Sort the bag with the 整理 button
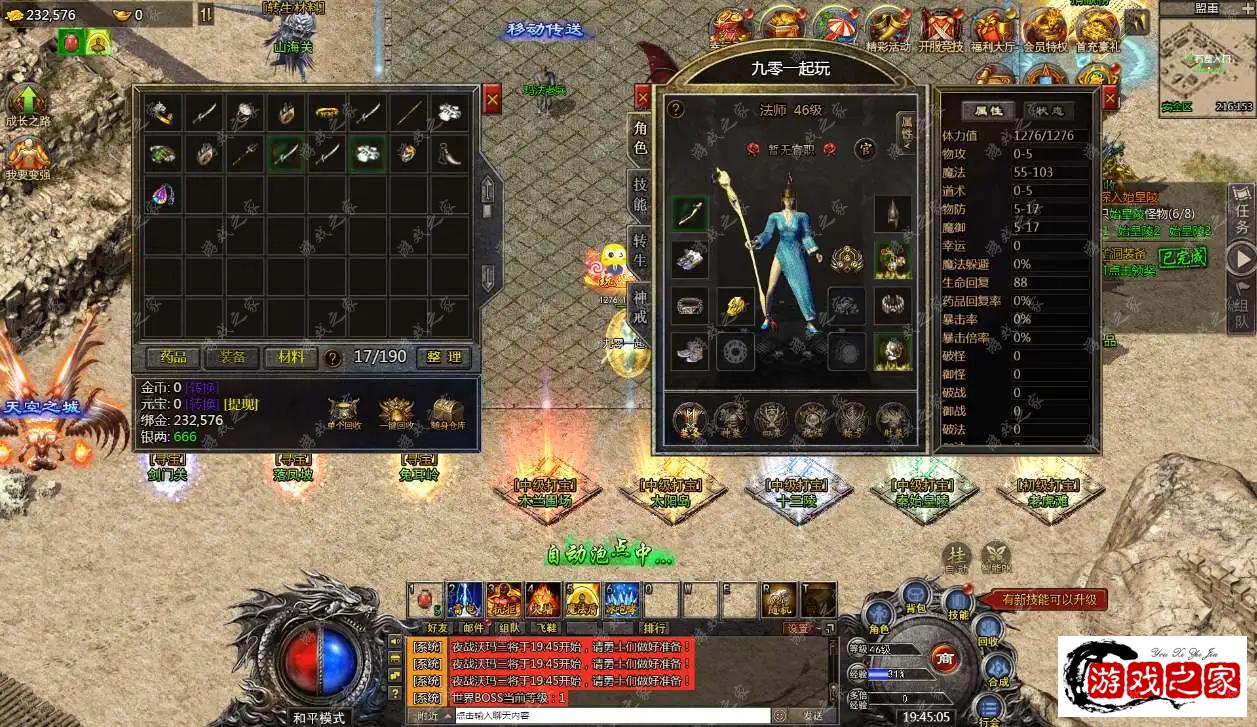Viewport: 1257px width, 727px height. 443,358
